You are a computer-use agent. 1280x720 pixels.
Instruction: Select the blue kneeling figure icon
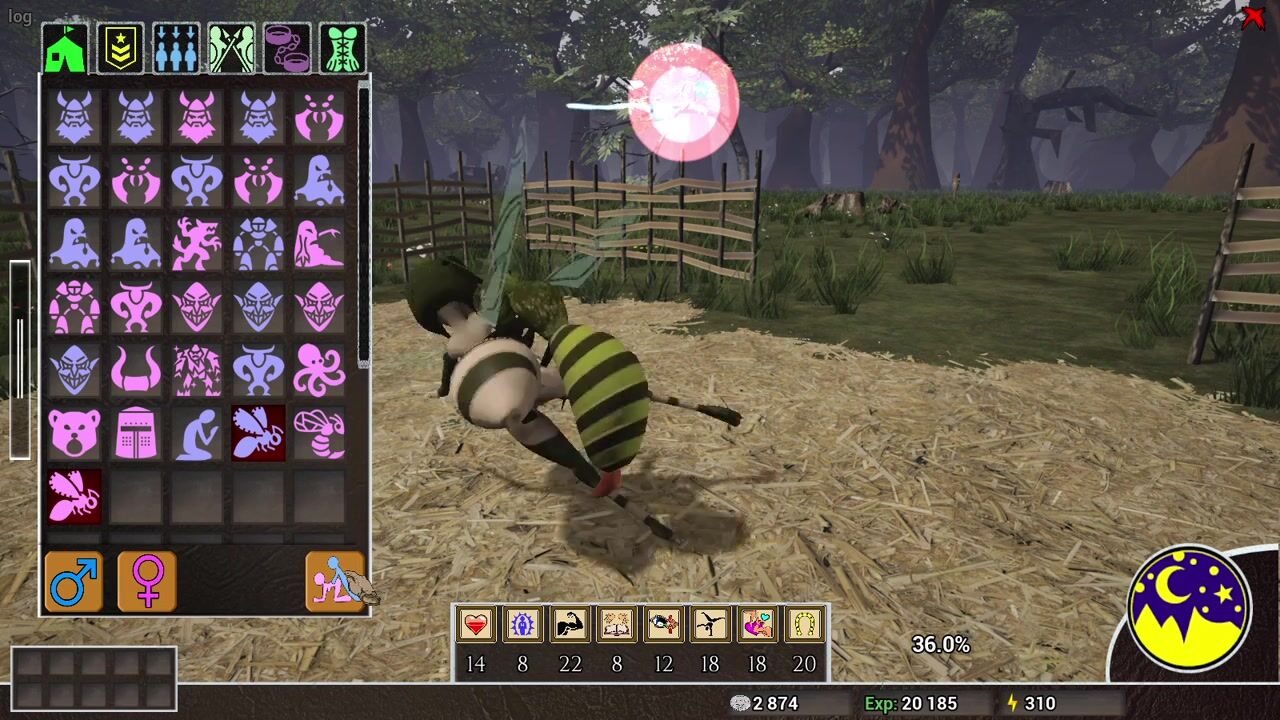pyautogui.click(x=197, y=433)
